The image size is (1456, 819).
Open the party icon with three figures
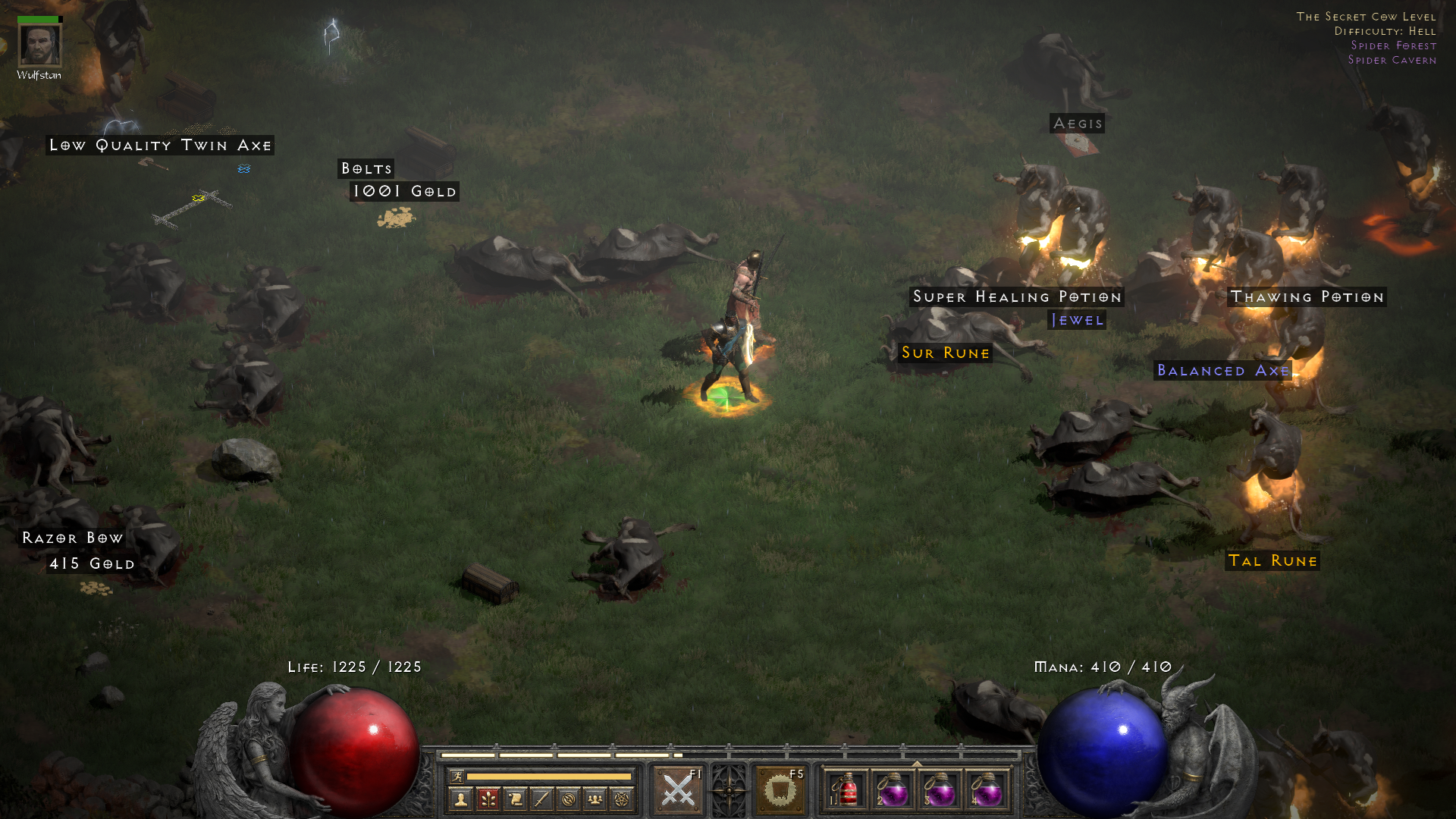(x=595, y=799)
